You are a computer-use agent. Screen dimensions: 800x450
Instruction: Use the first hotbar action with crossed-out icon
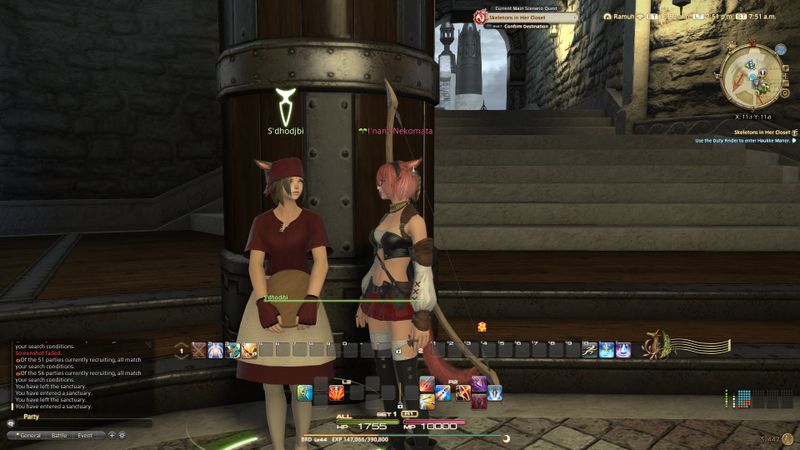[x=199, y=350]
